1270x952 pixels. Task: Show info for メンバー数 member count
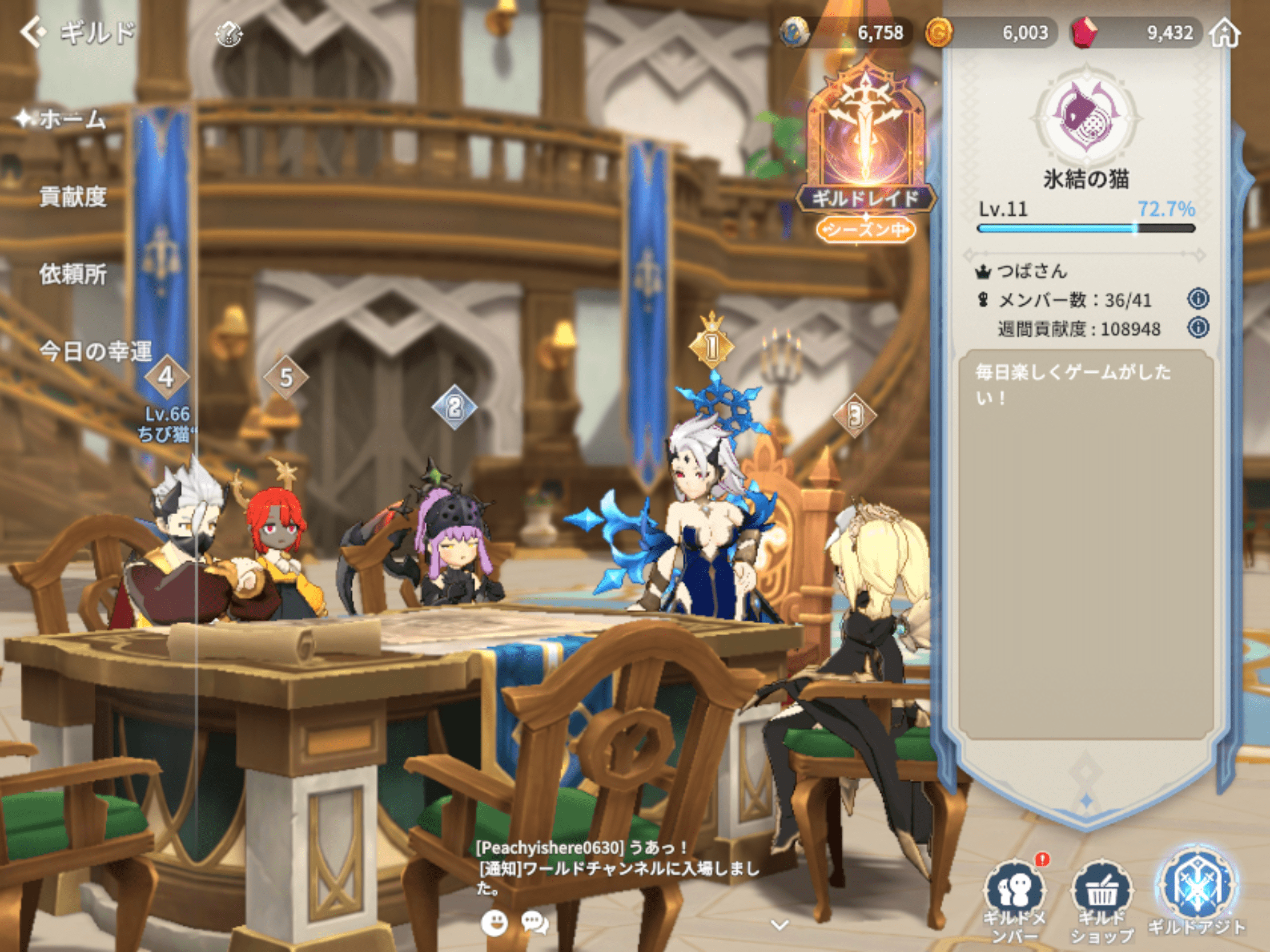pos(1197,298)
